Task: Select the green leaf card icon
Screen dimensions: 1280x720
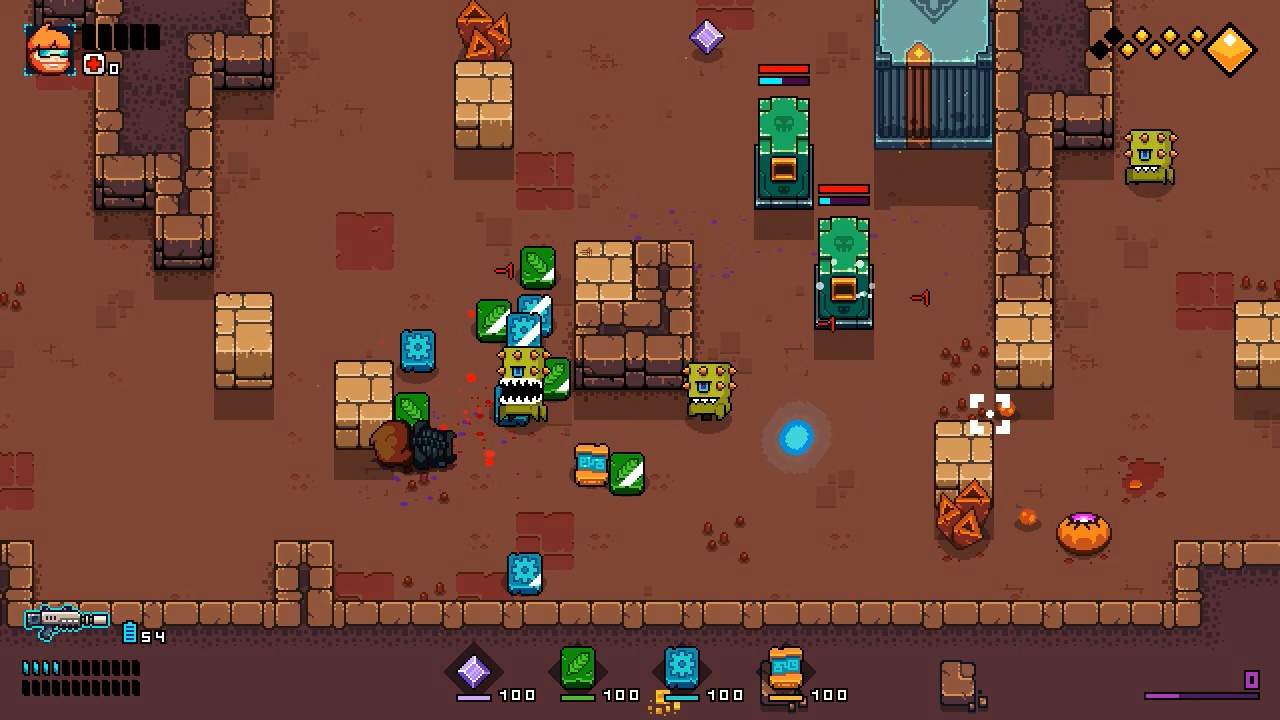Action: pos(578,668)
